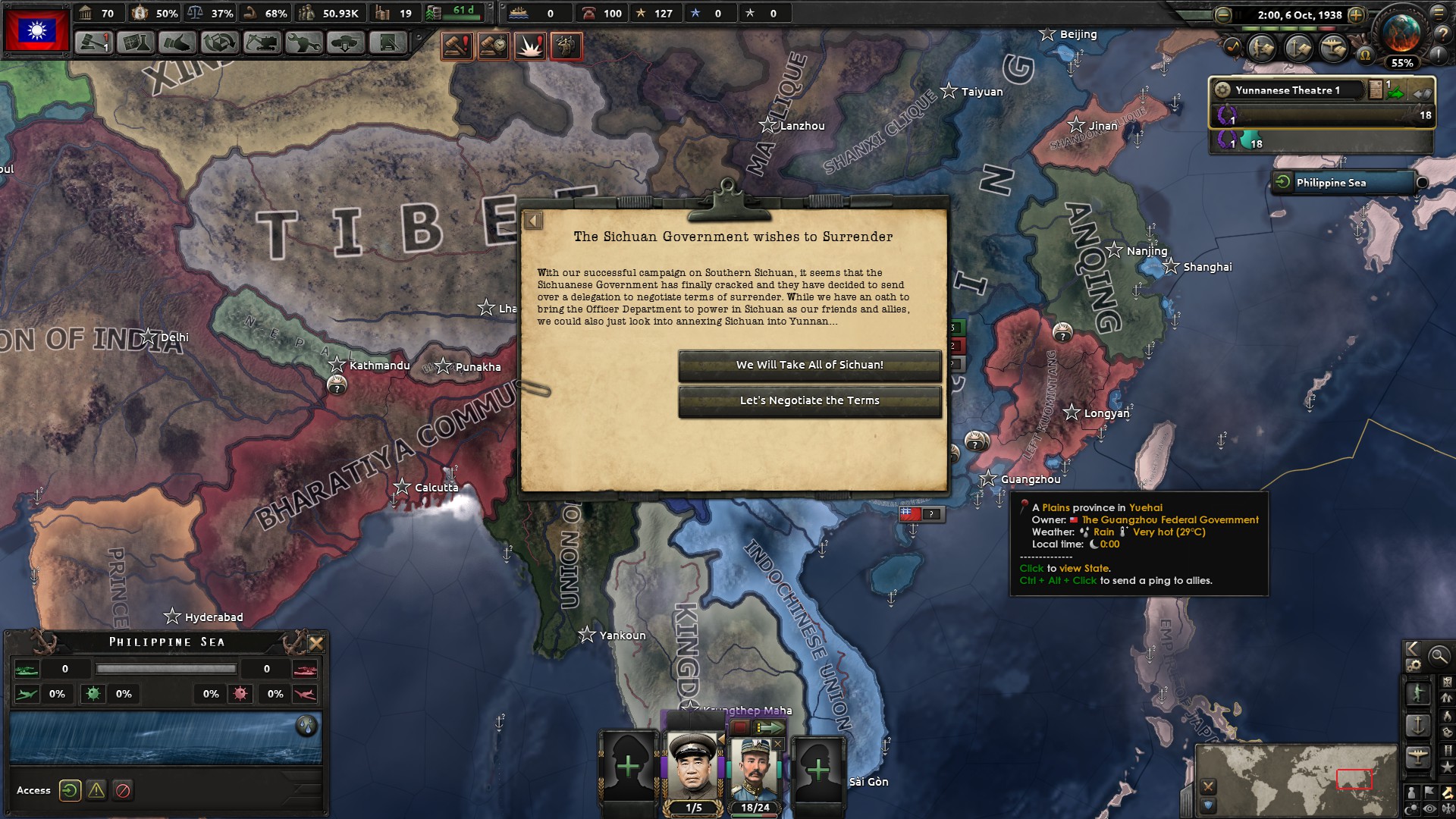Choose 'Let's Negotiate the Terms'
Screen dimensions: 1456x819
click(x=810, y=400)
